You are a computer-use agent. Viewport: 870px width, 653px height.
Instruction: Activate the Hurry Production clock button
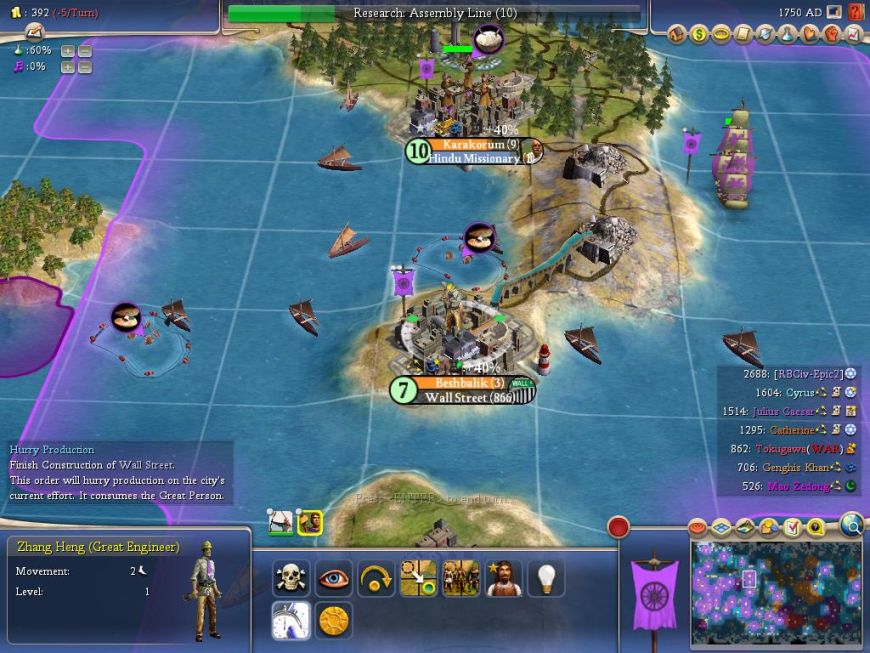(x=291, y=620)
